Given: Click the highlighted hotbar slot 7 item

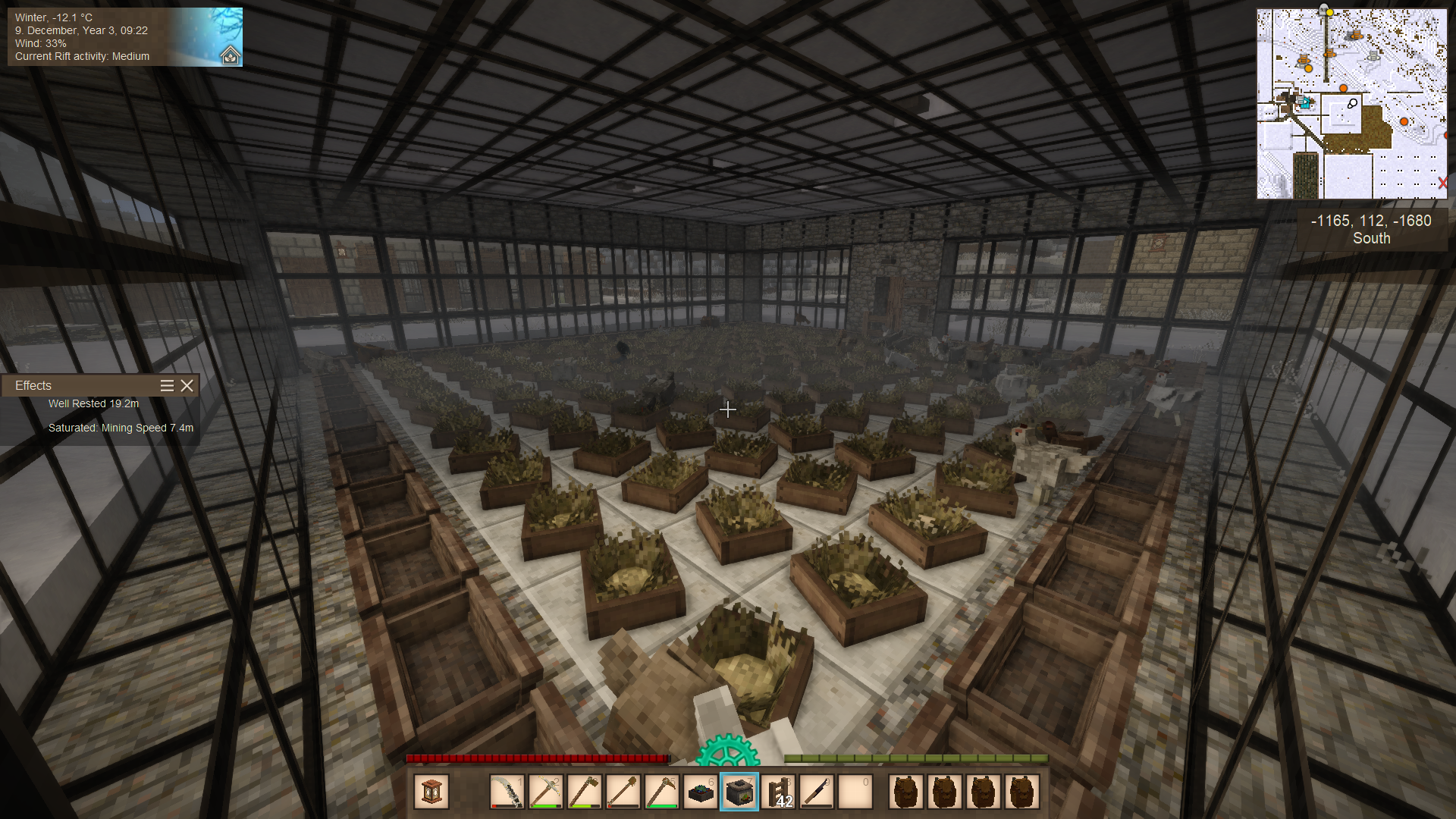Looking at the screenshot, I should [739, 792].
